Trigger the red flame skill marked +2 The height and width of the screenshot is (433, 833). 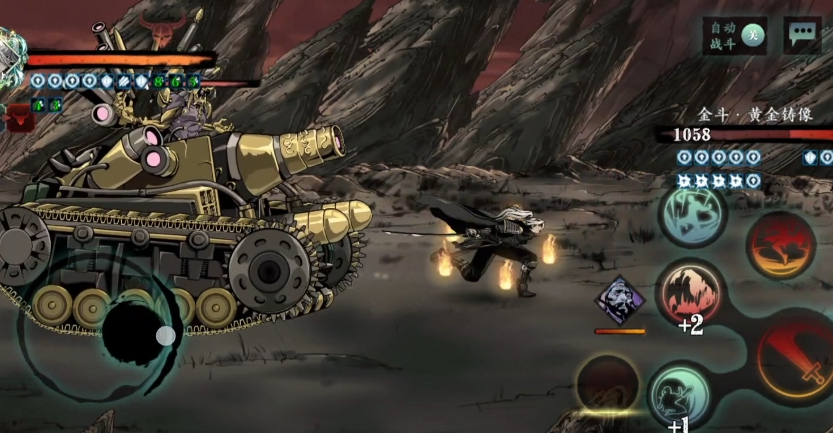pyautogui.click(x=690, y=291)
